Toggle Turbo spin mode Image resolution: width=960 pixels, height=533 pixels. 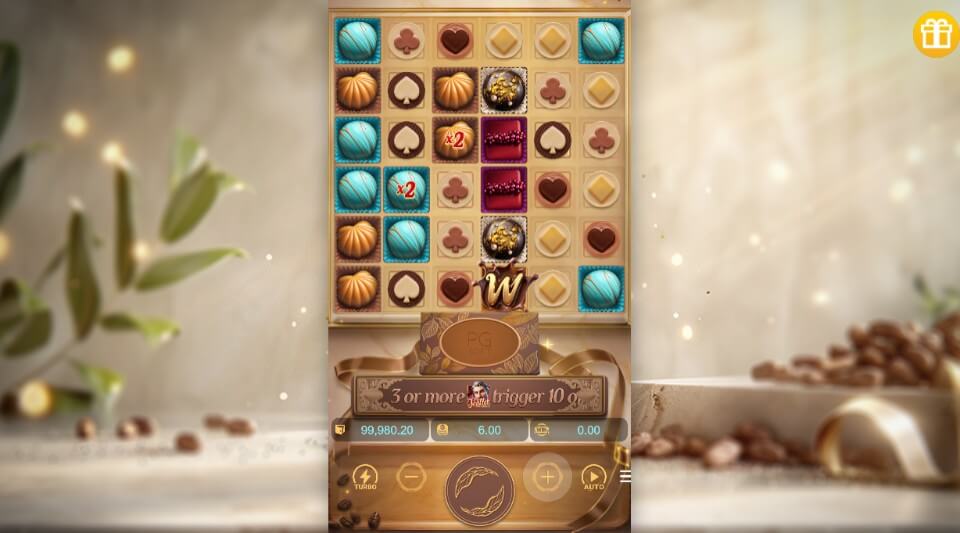365,478
